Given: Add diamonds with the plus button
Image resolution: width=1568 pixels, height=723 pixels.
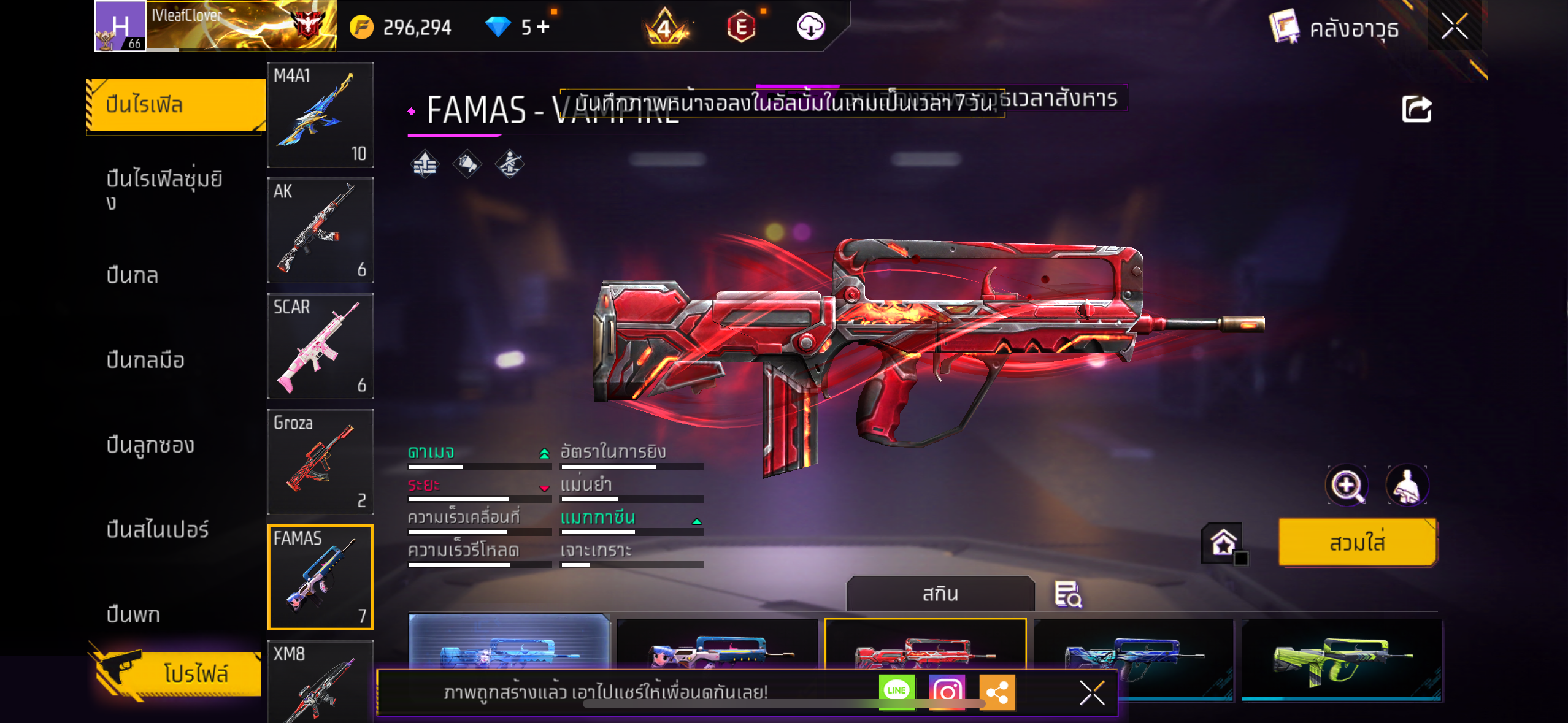Looking at the screenshot, I should [543, 26].
